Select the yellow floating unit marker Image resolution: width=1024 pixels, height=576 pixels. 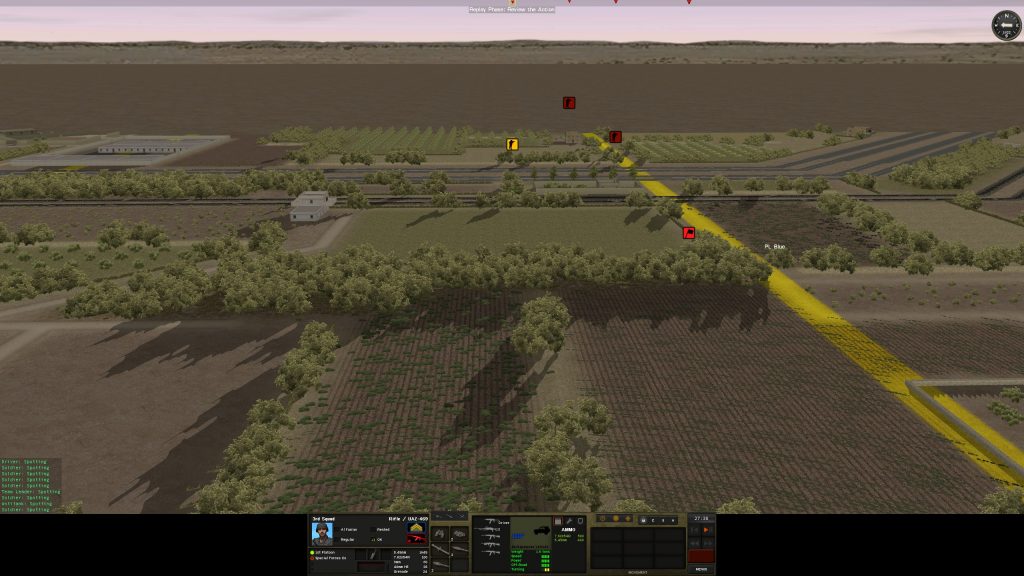(x=512, y=144)
